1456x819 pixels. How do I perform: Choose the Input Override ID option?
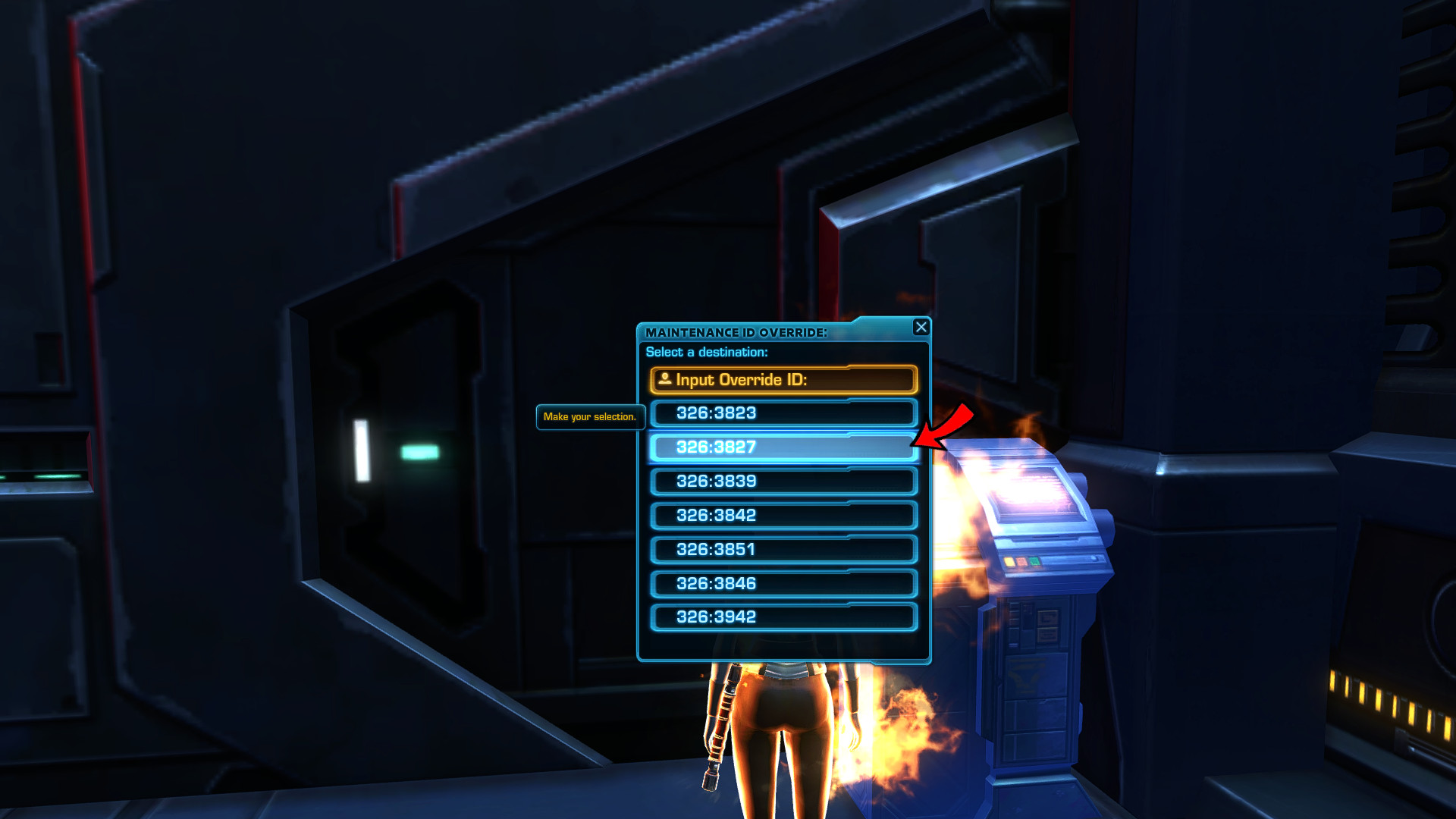click(783, 380)
